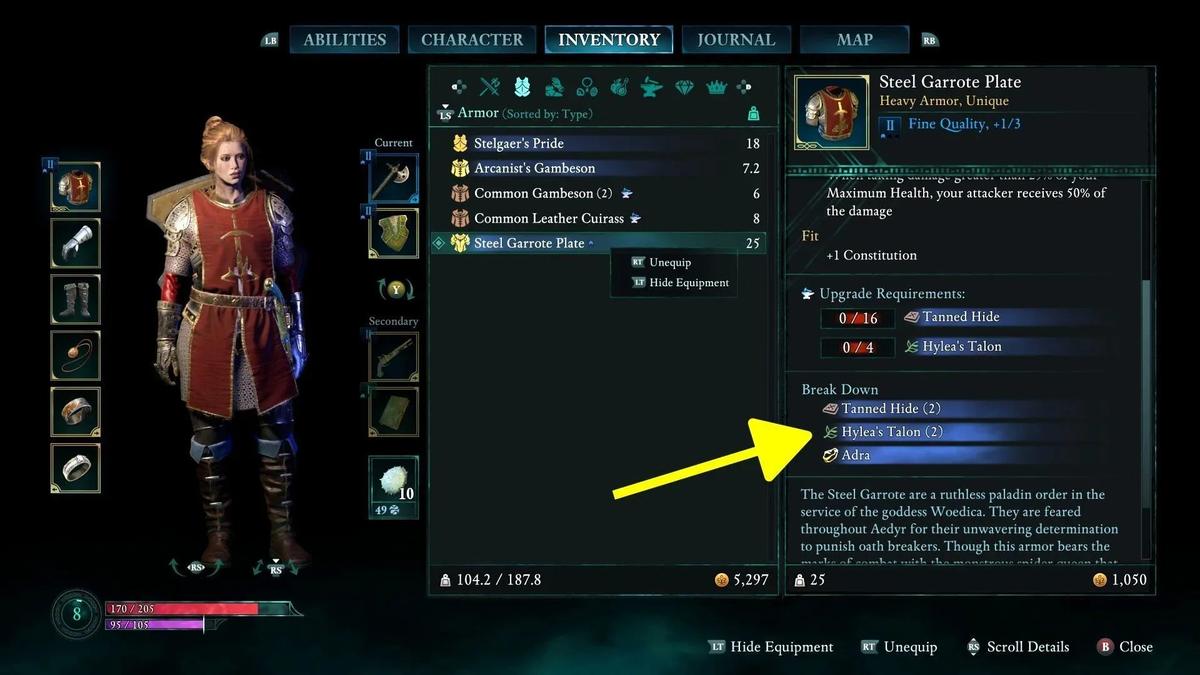
Task: Select the equipped boots slot
Action: coord(76,299)
